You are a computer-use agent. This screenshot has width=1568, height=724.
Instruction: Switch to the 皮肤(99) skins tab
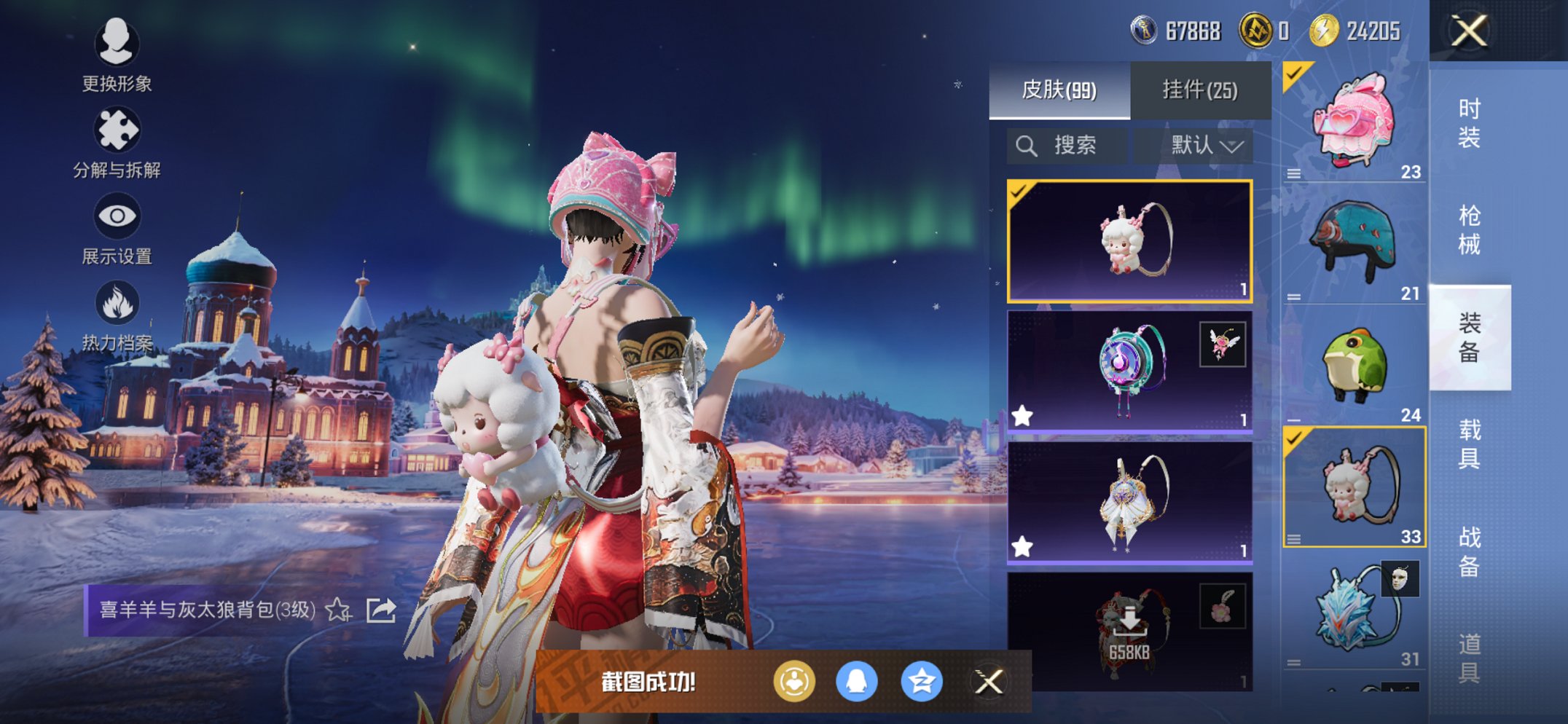(x=1059, y=90)
